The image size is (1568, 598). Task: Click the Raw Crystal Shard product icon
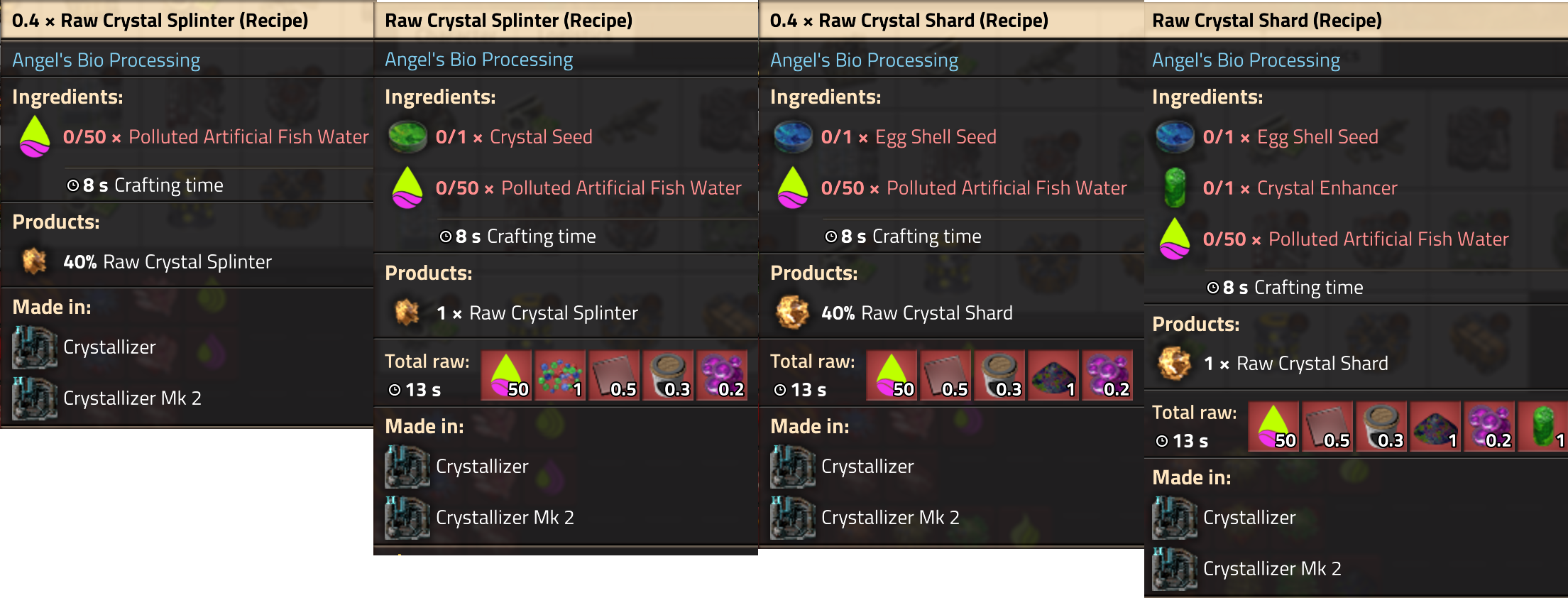point(792,312)
